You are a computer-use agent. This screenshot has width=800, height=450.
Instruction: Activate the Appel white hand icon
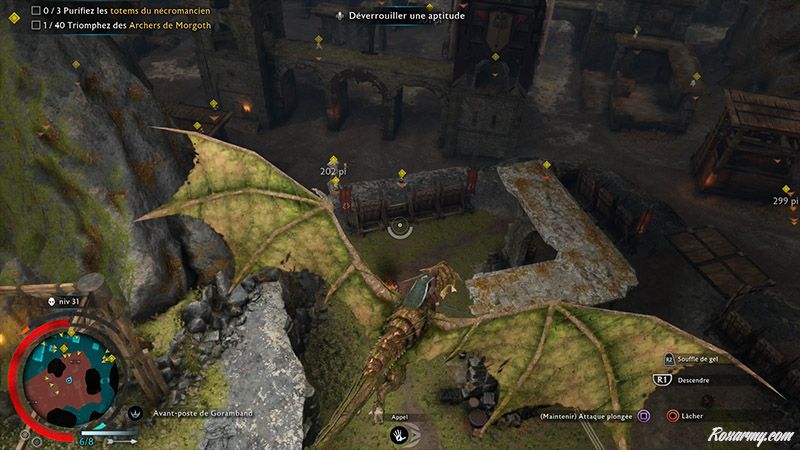pos(399,435)
